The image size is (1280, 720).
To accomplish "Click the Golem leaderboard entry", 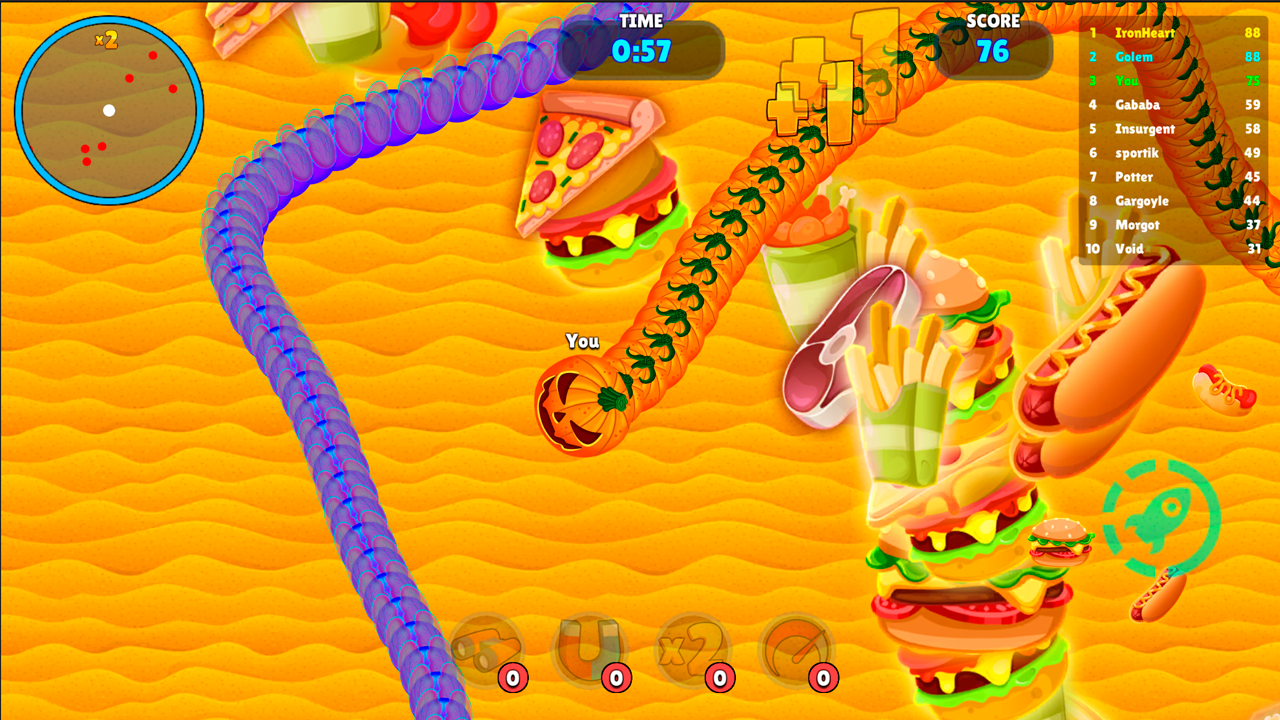I will pos(1135,57).
